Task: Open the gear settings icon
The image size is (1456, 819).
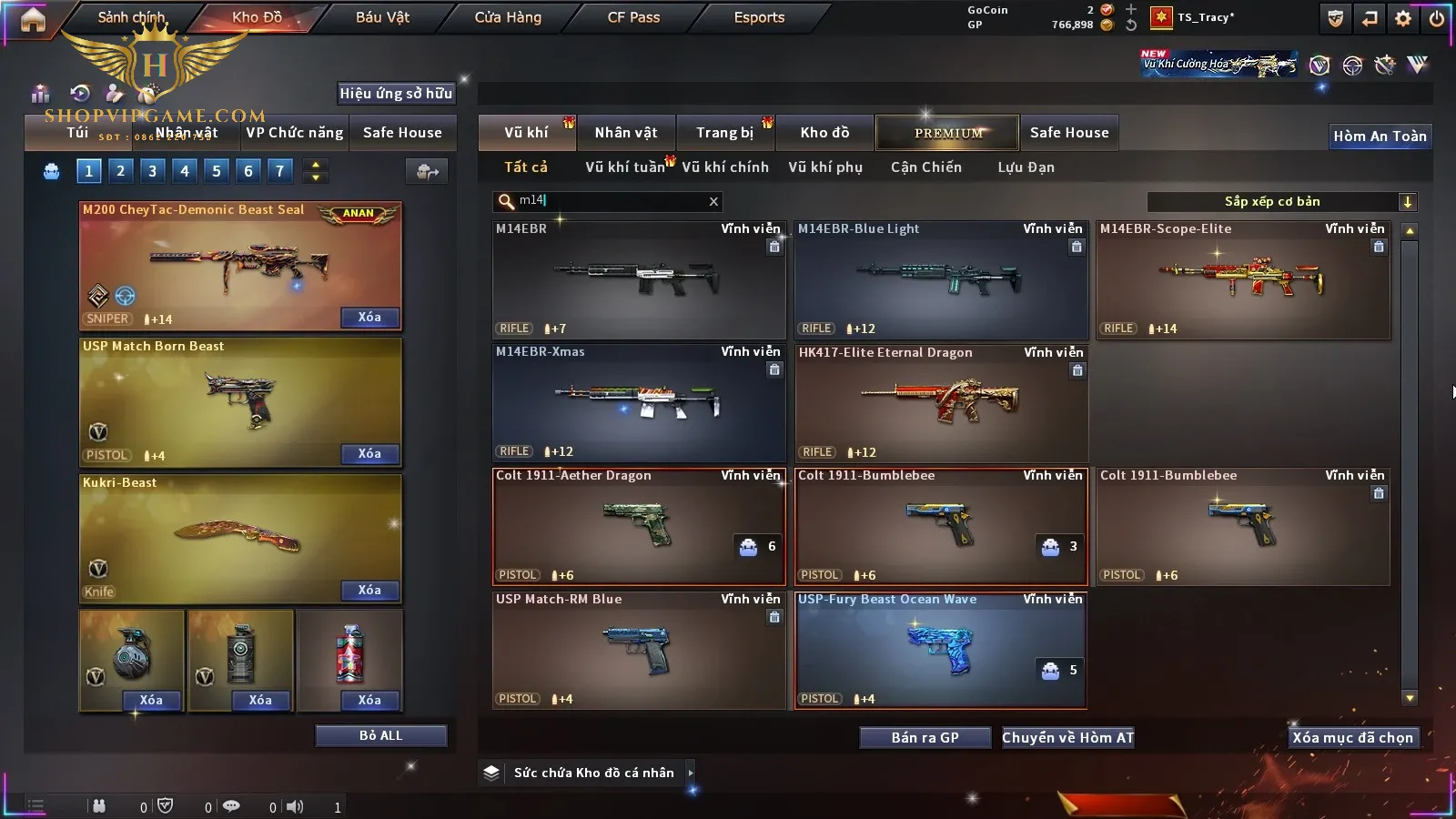Action: 1403,18
